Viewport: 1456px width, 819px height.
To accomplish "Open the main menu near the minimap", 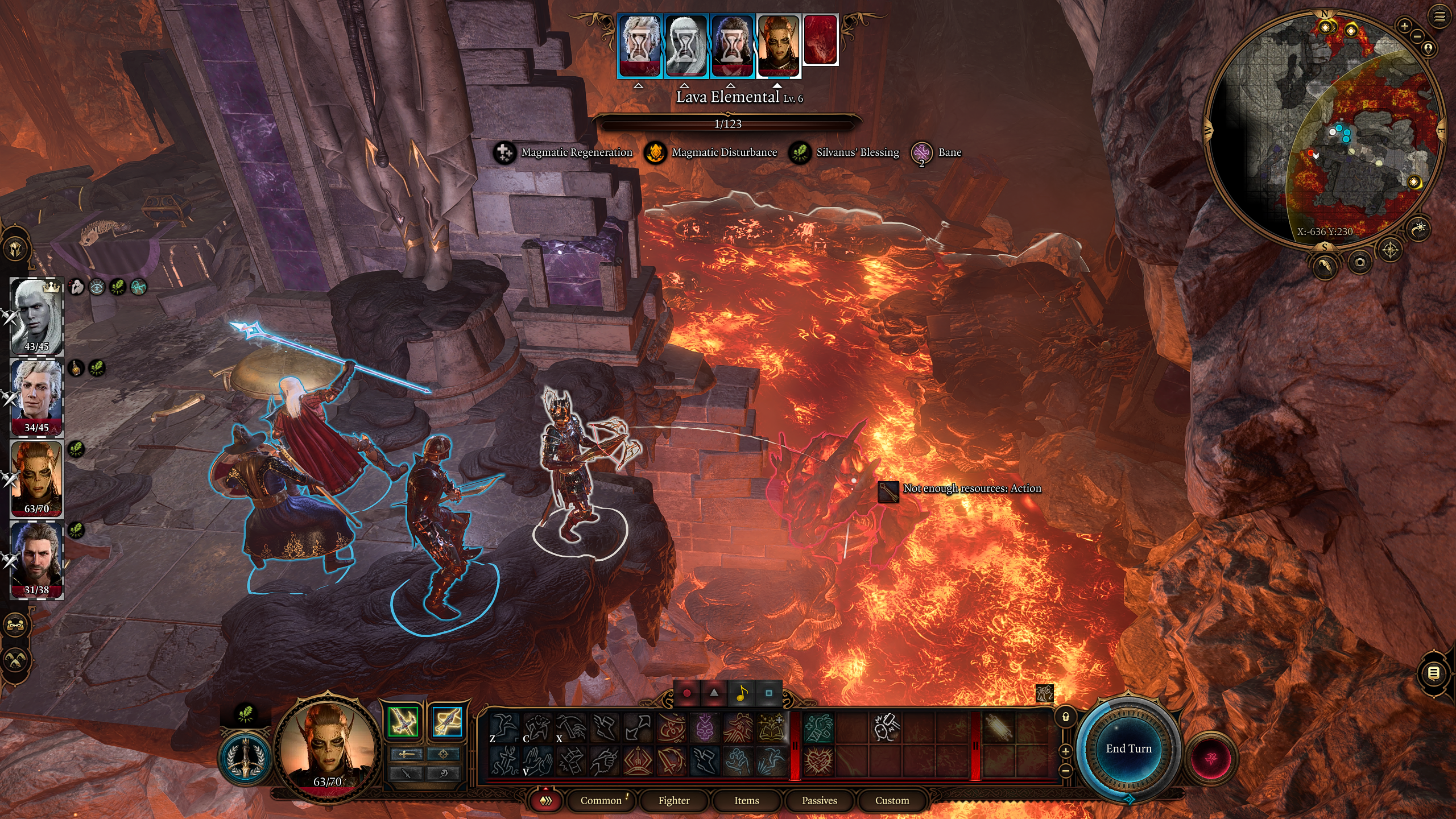I will tap(1439, 17).
